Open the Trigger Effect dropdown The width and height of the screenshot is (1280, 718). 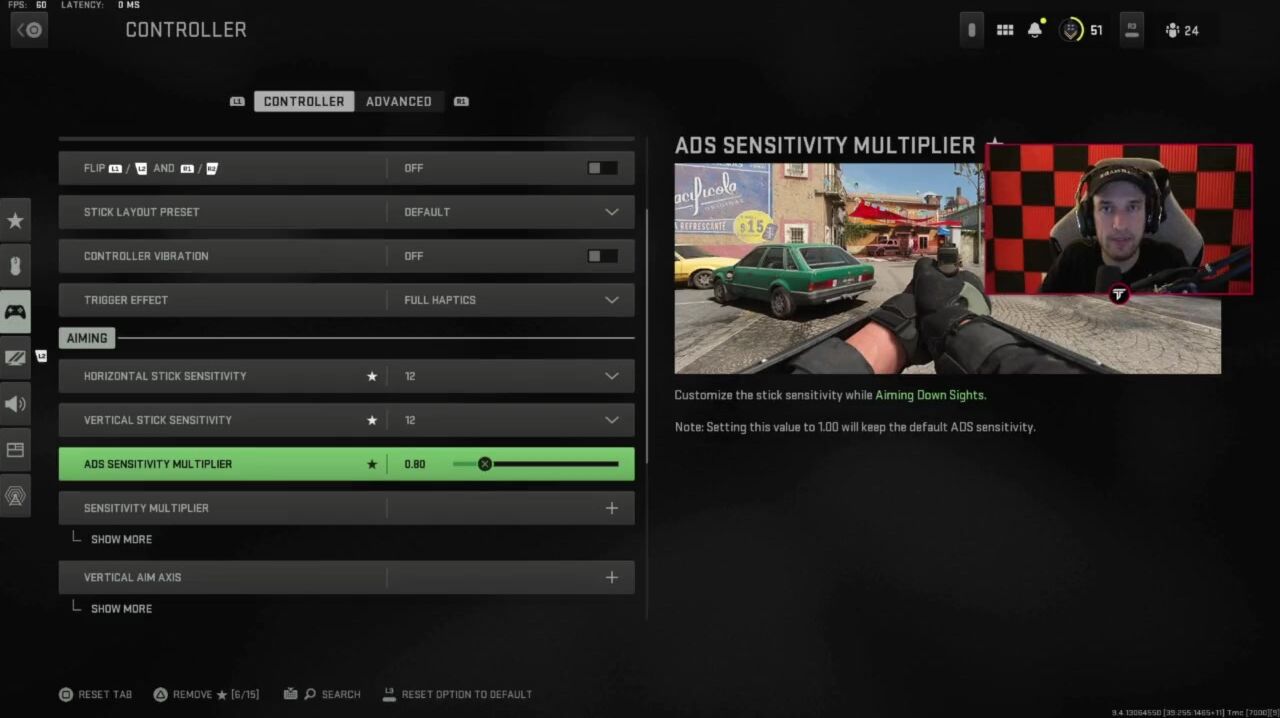point(611,300)
